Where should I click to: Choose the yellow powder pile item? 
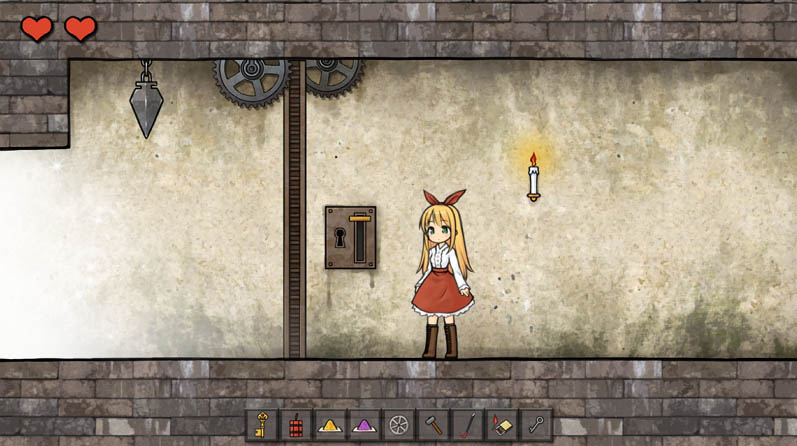click(331, 424)
